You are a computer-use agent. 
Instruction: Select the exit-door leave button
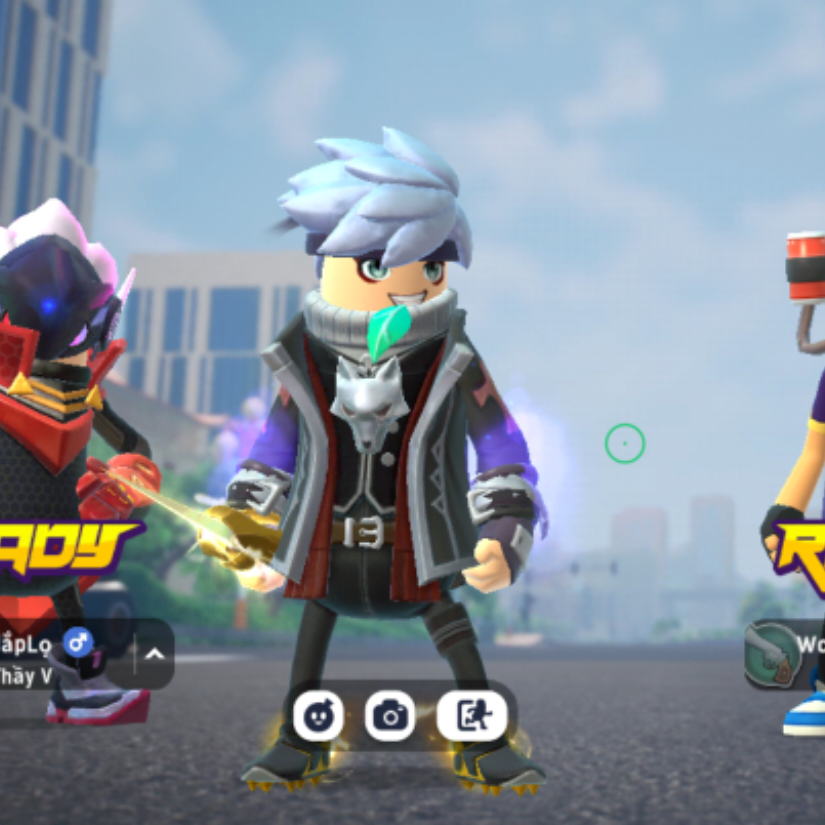coord(471,715)
